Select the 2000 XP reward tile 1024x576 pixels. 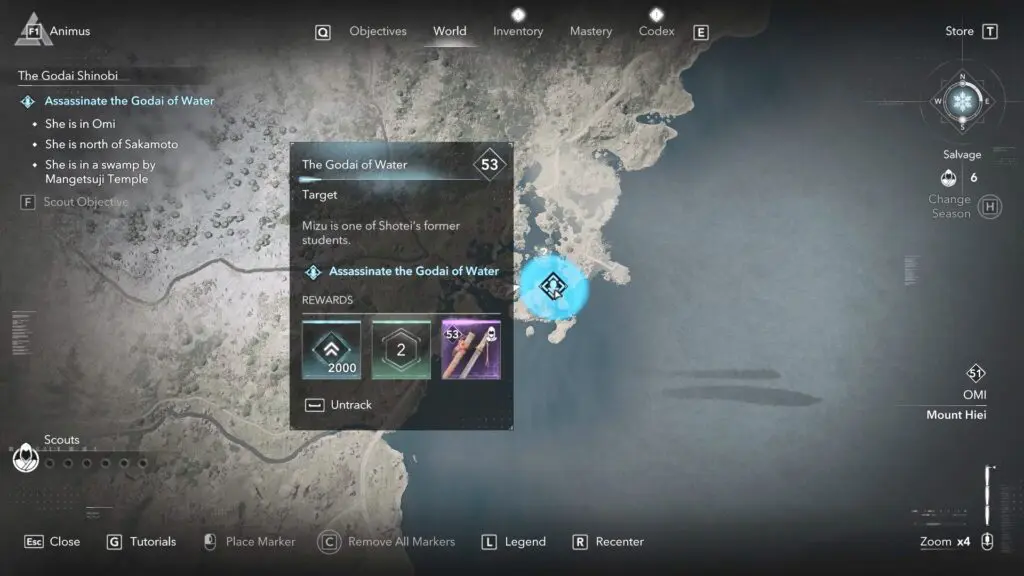331,350
